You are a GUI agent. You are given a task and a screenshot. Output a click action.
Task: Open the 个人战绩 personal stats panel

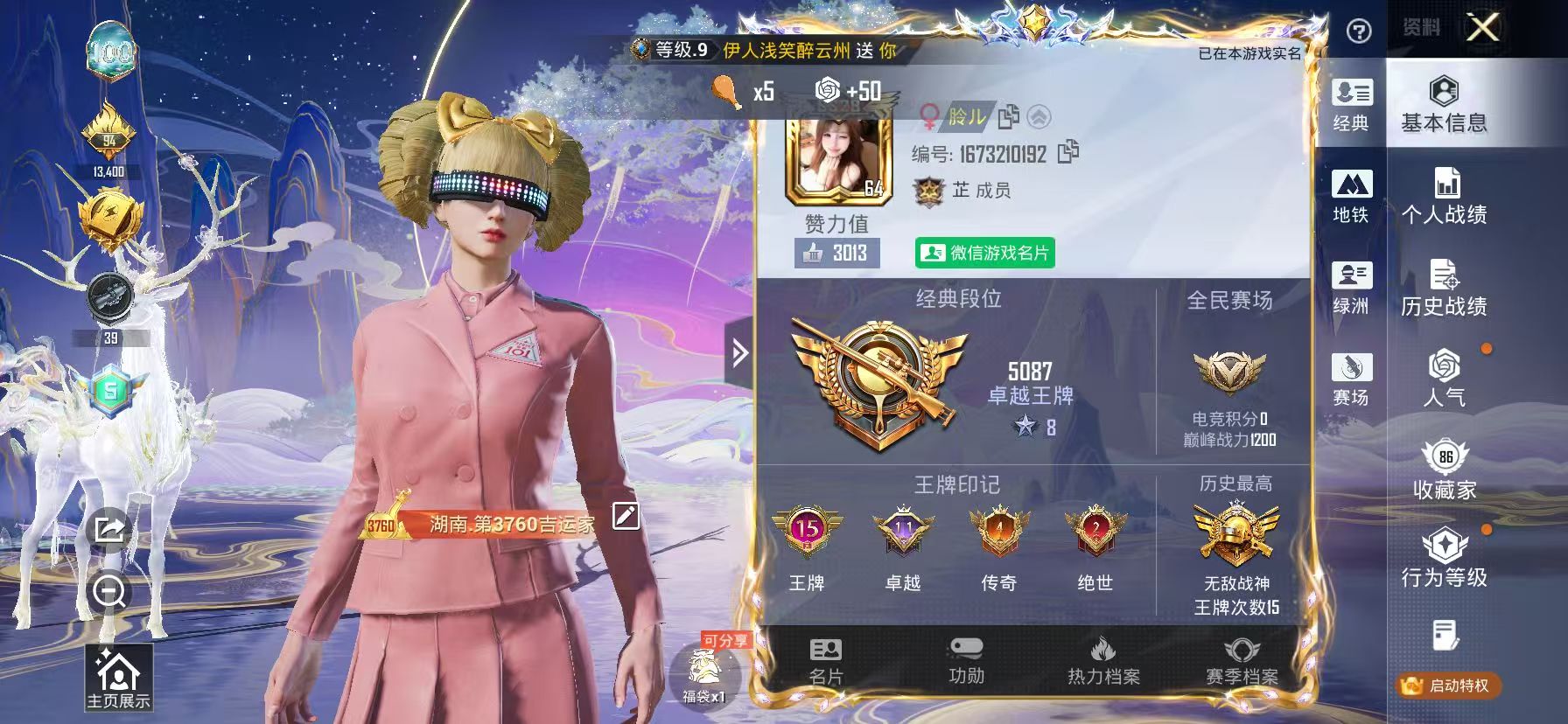click(x=1445, y=197)
